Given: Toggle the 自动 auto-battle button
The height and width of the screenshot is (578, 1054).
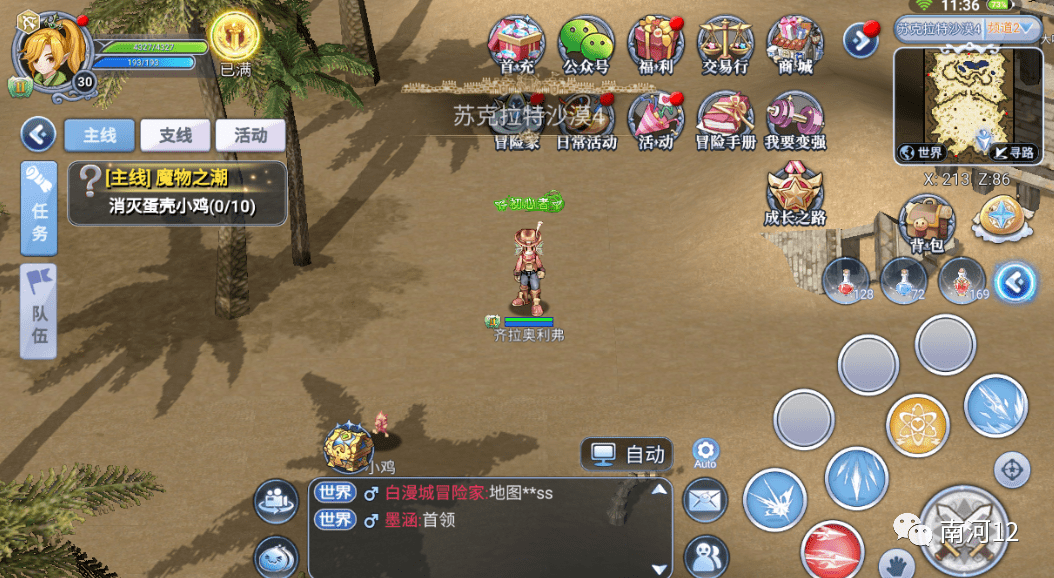Looking at the screenshot, I should [x=629, y=454].
